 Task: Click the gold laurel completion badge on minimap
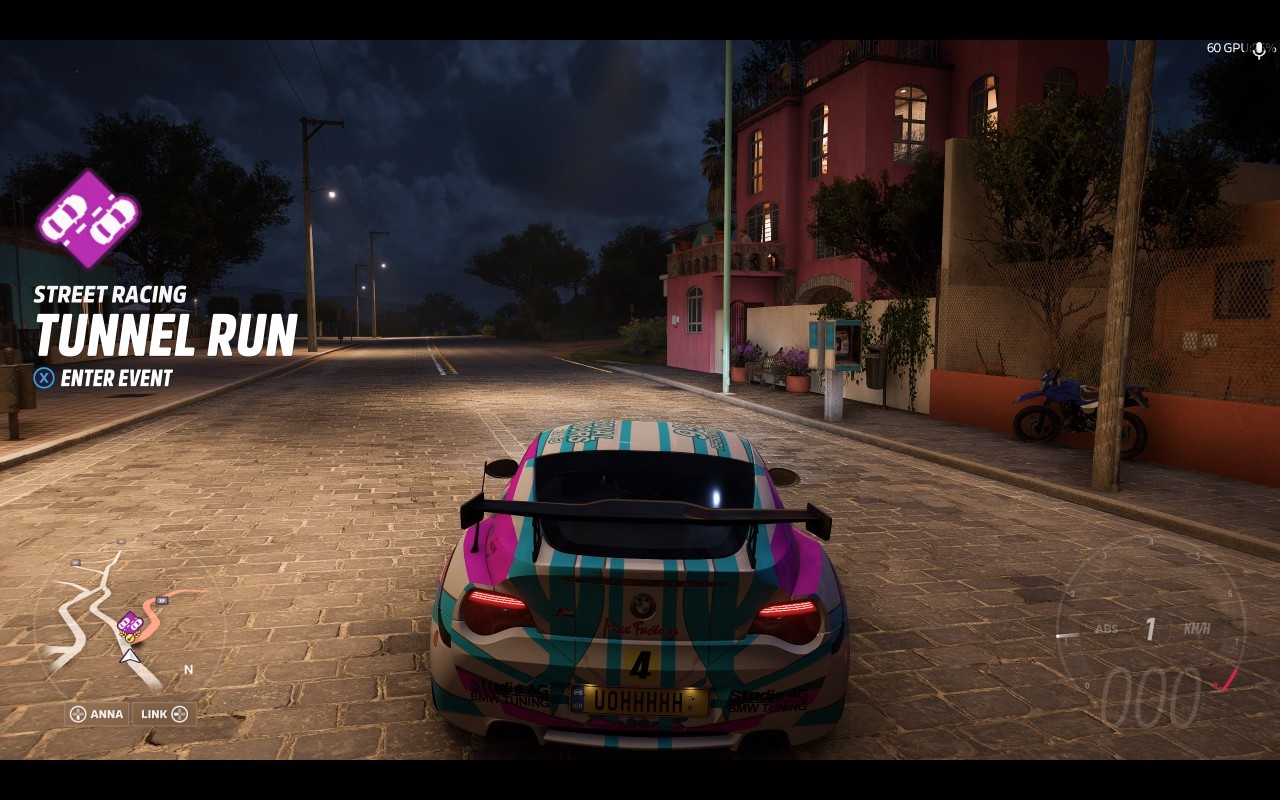[130, 637]
